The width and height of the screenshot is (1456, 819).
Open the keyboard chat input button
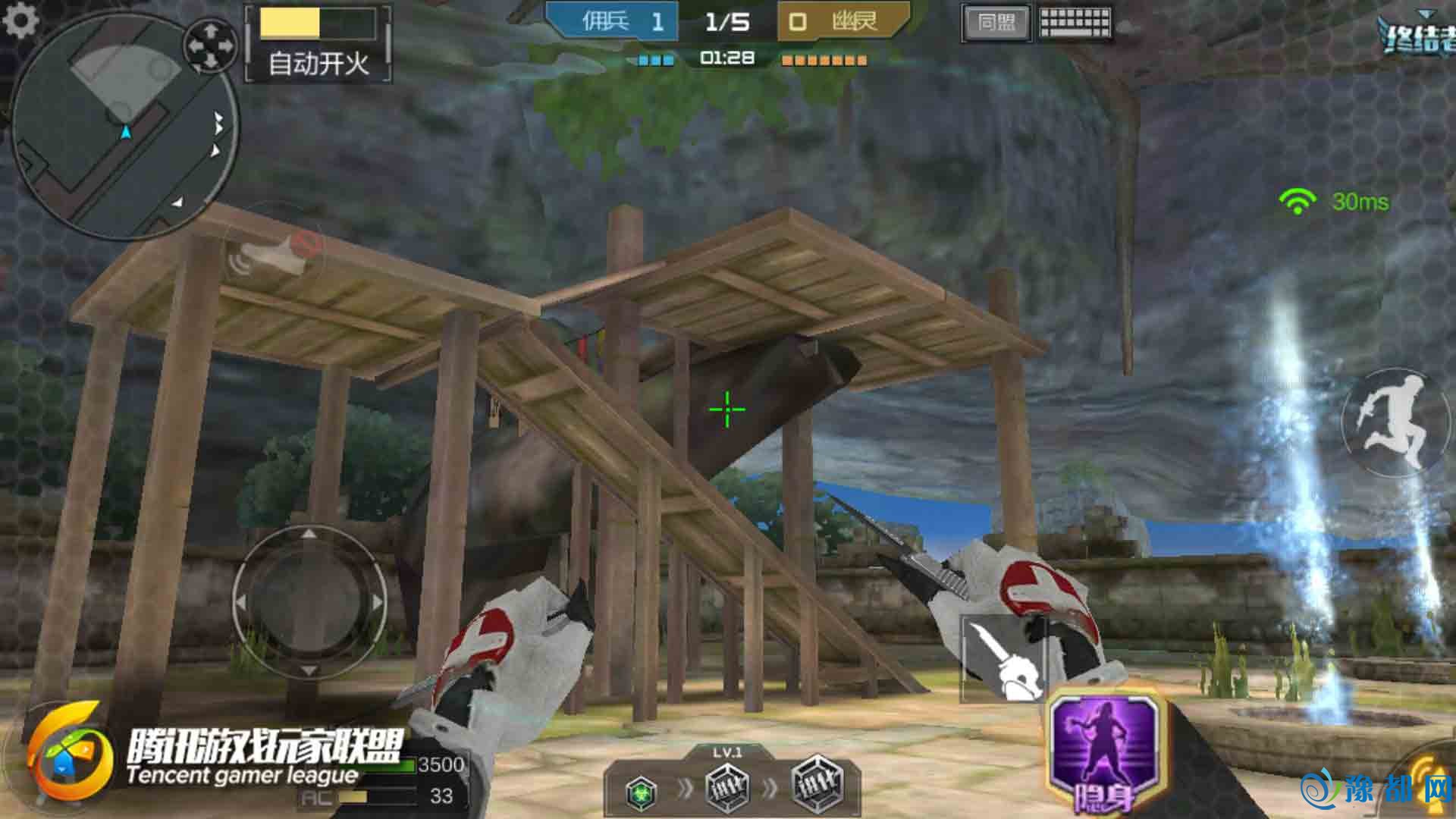1075,23
